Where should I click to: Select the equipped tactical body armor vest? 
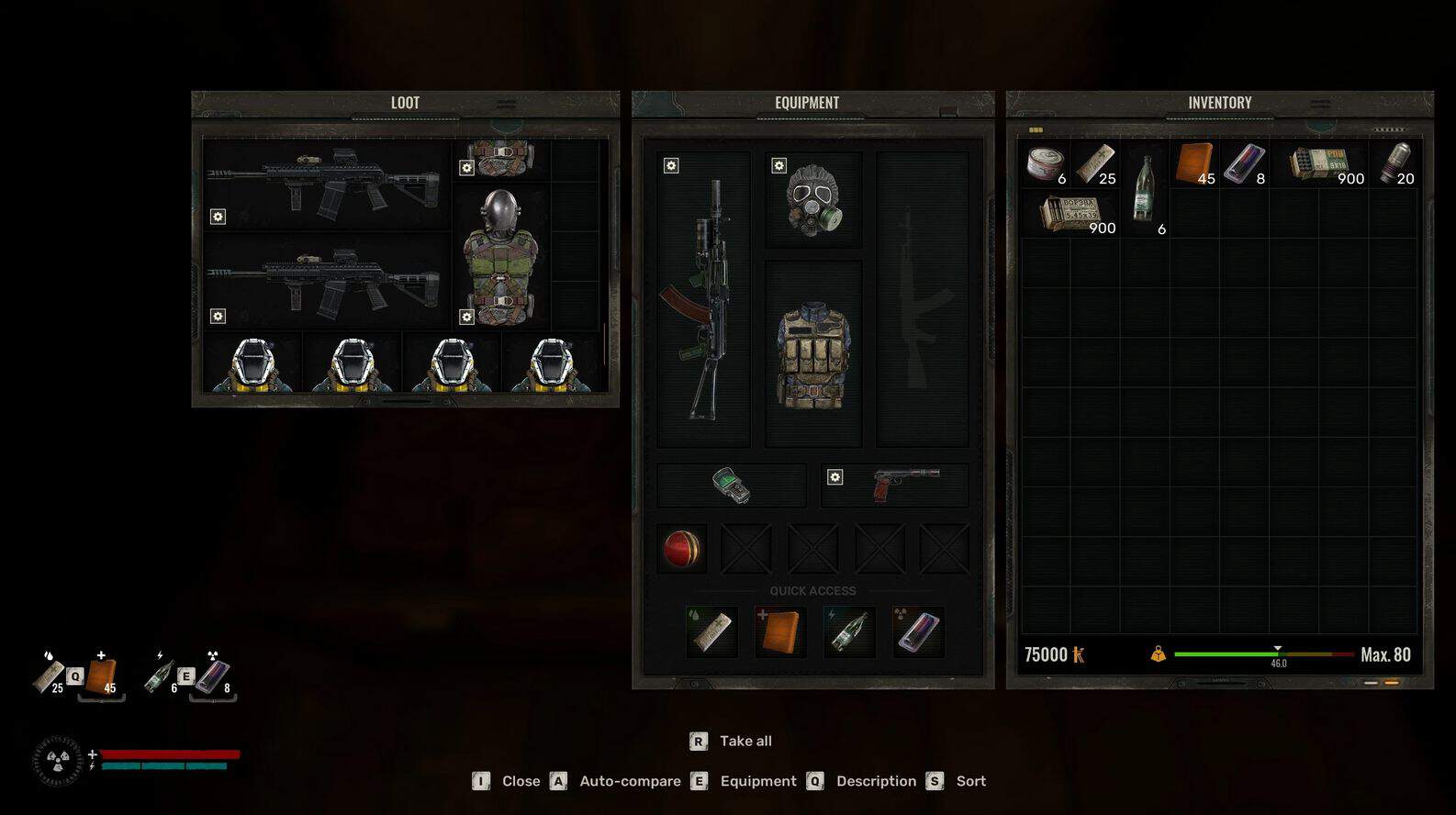coord(812,353)
